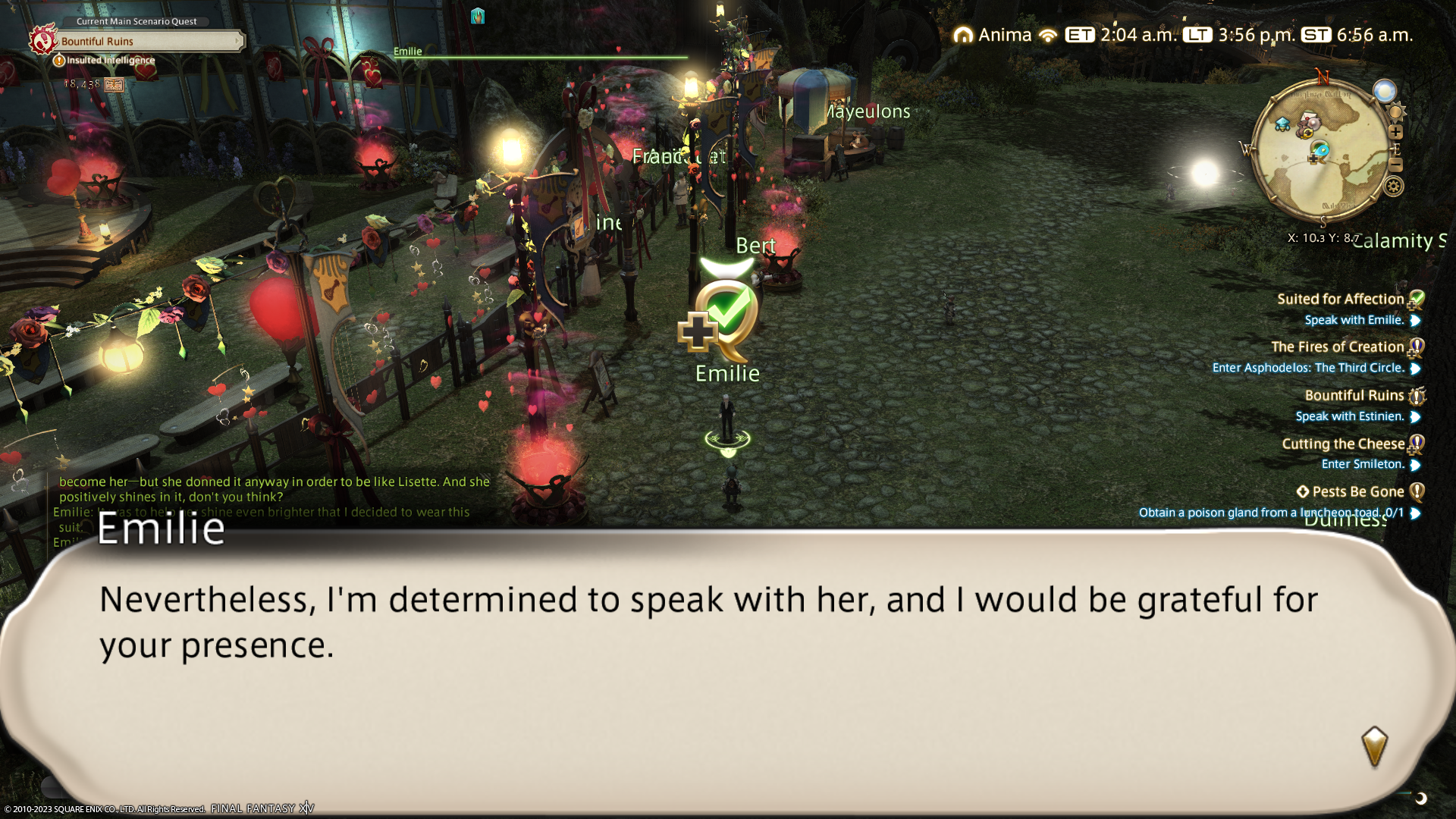
Task: Open the chat log text area
Action: tap(273, 497)
